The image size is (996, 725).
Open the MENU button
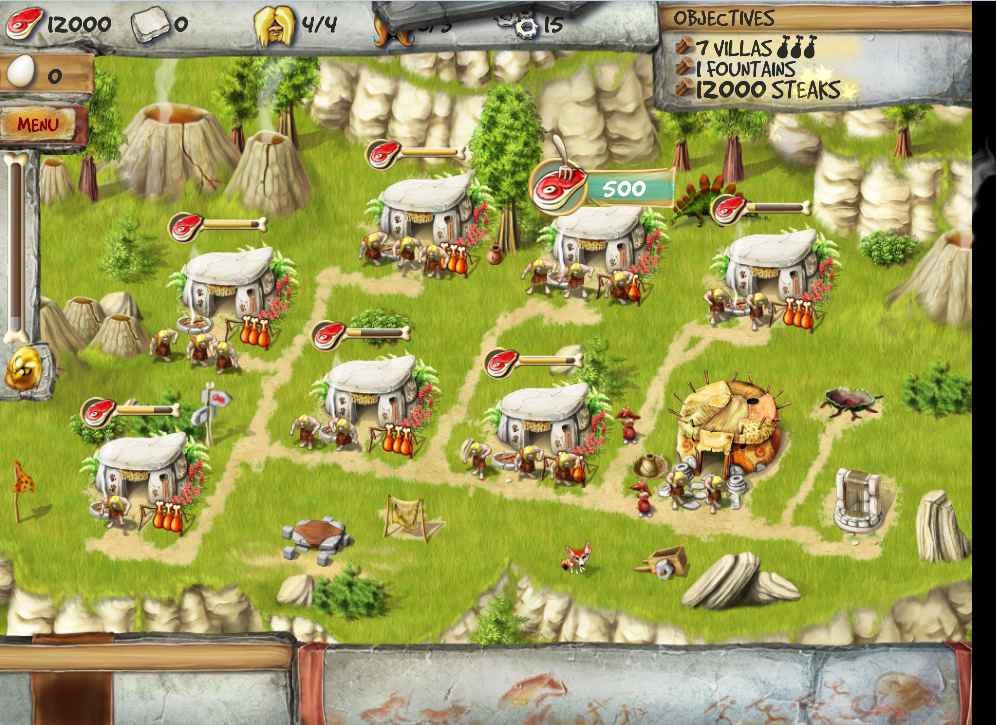39,124
